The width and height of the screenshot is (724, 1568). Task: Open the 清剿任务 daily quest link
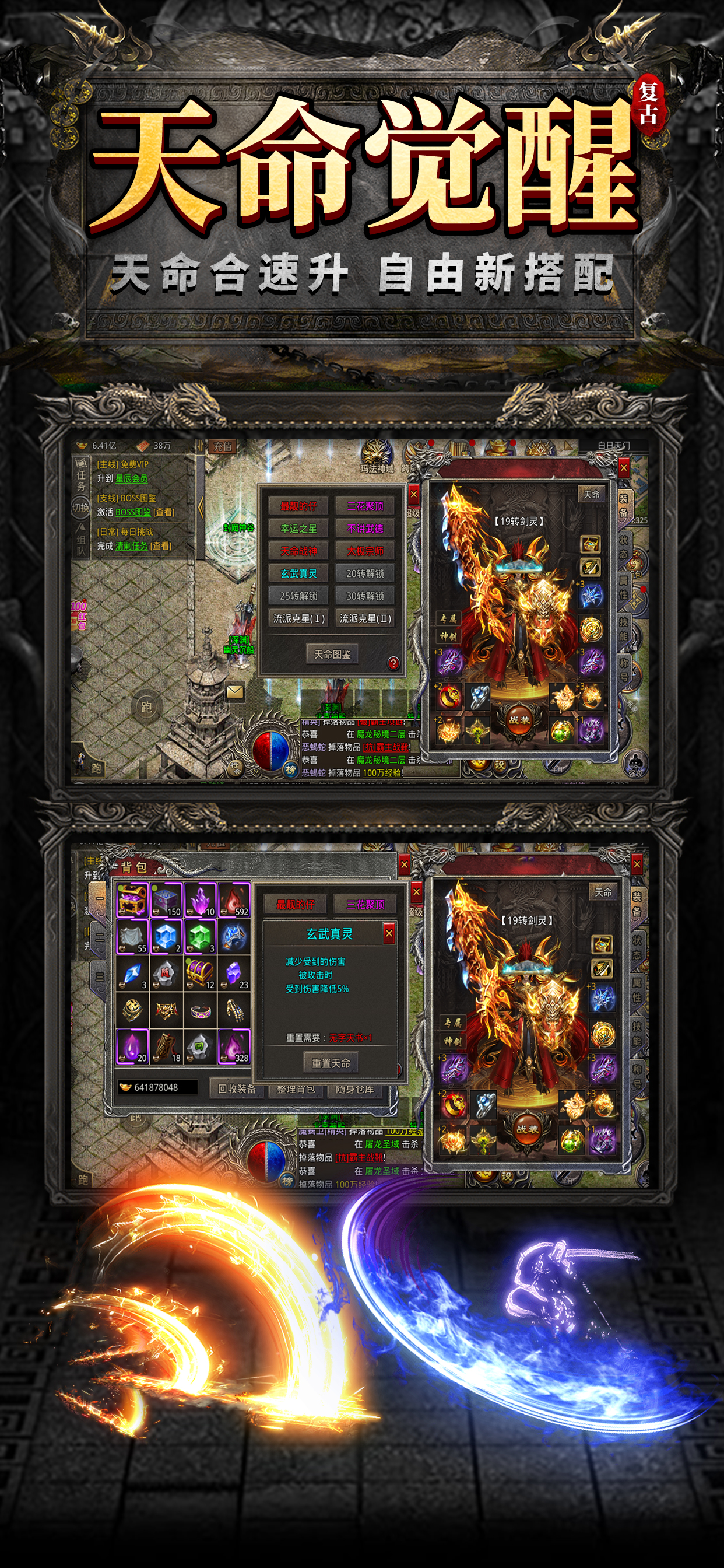coord(131,546)
